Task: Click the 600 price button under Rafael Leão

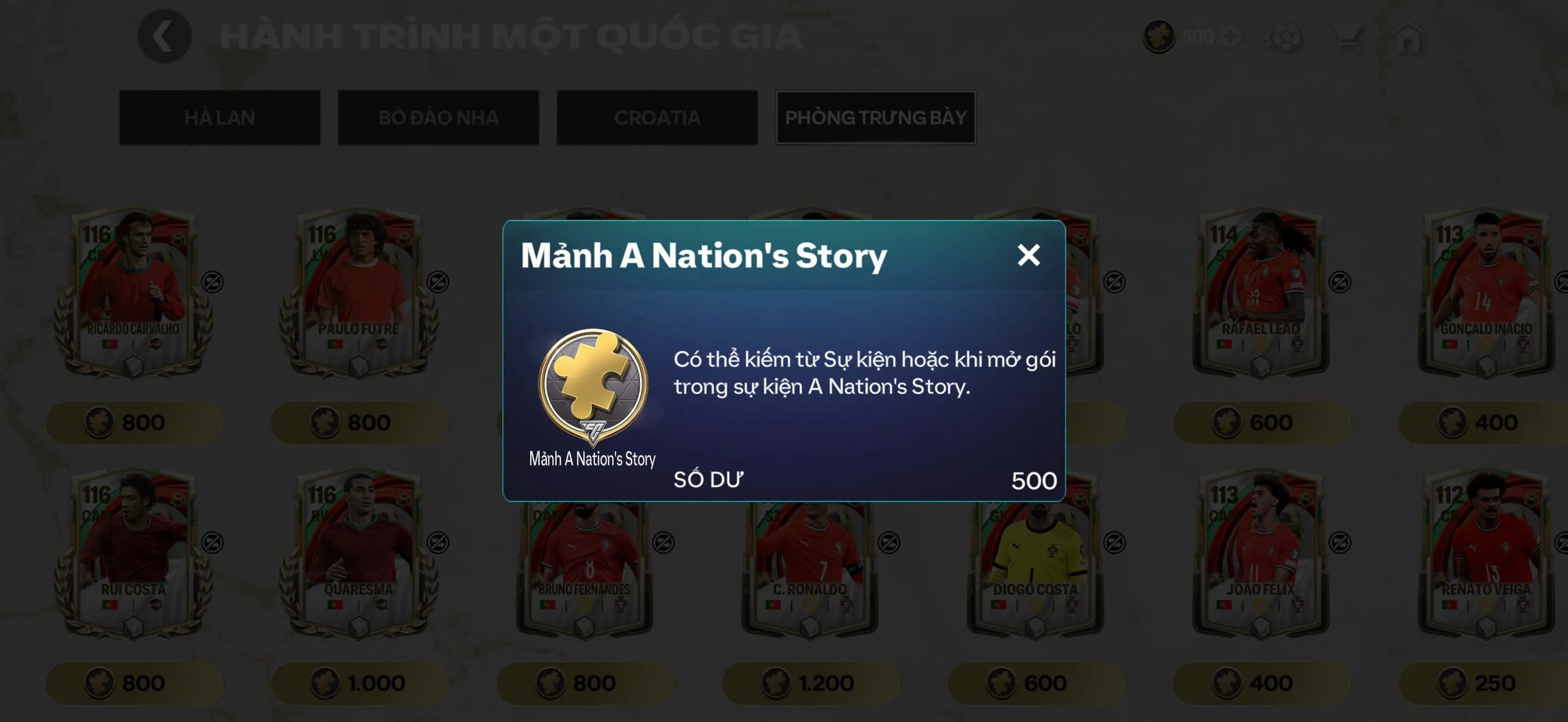Action: [x=1262, y=422]
